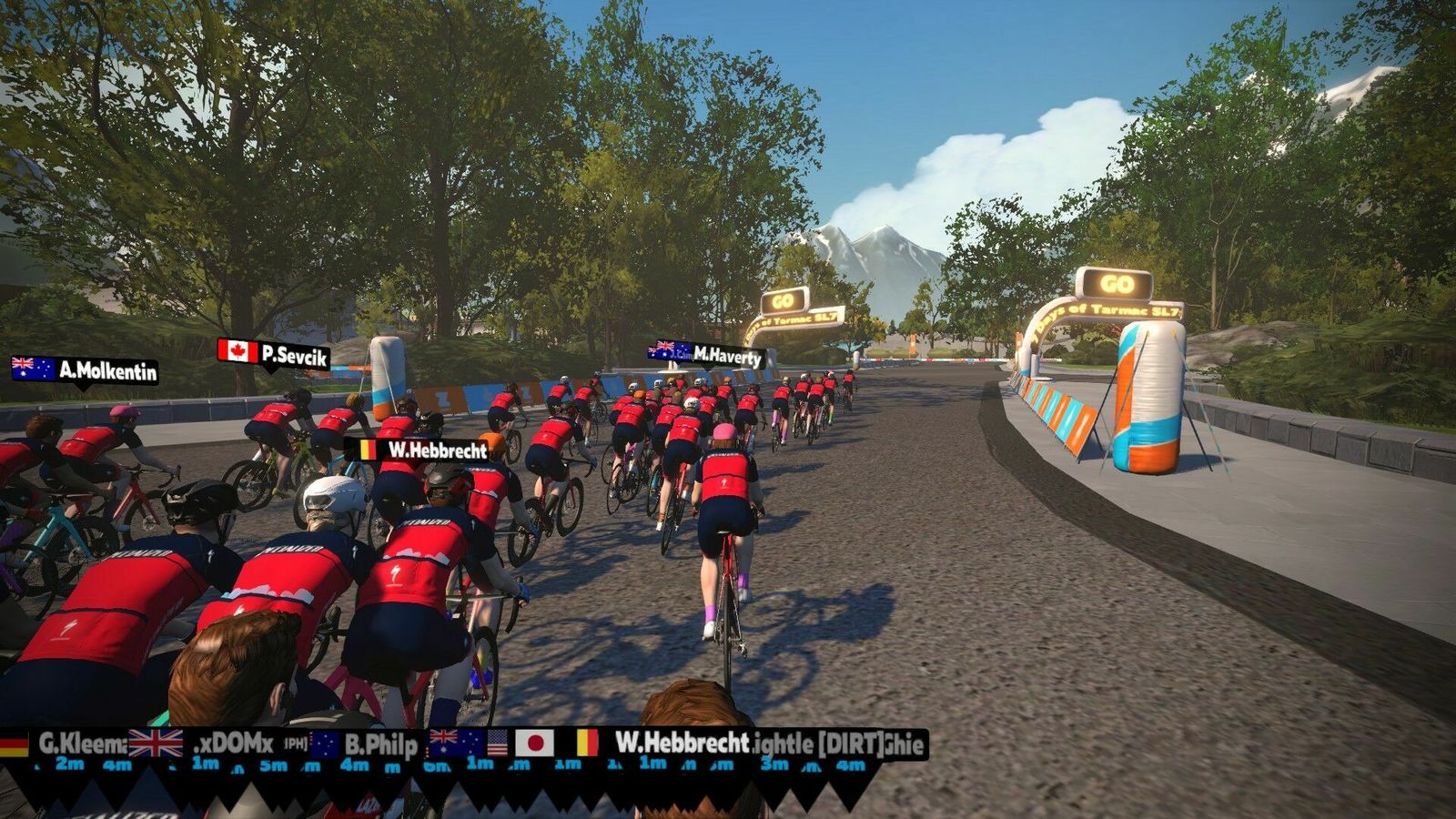
Task: Select the Japanese flag rider in bottom bar
Action: 535,743
